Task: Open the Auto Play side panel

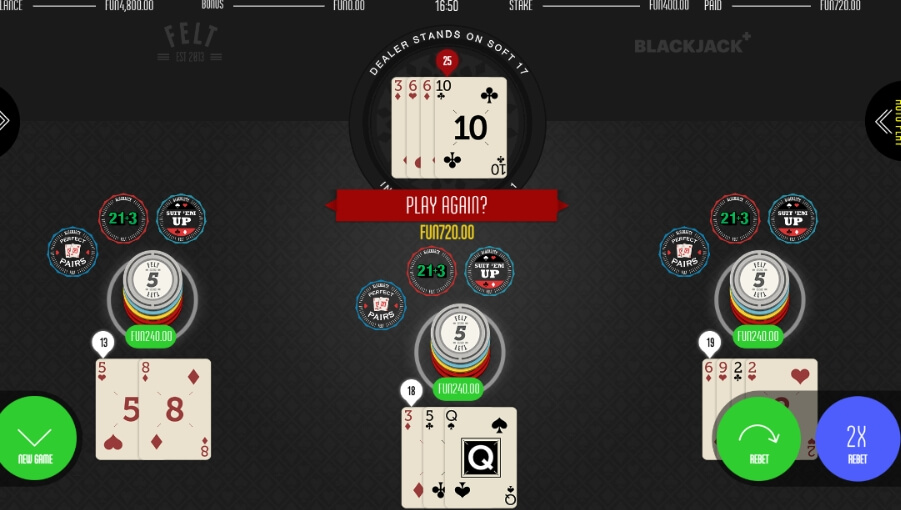Action: click(885, 121)
